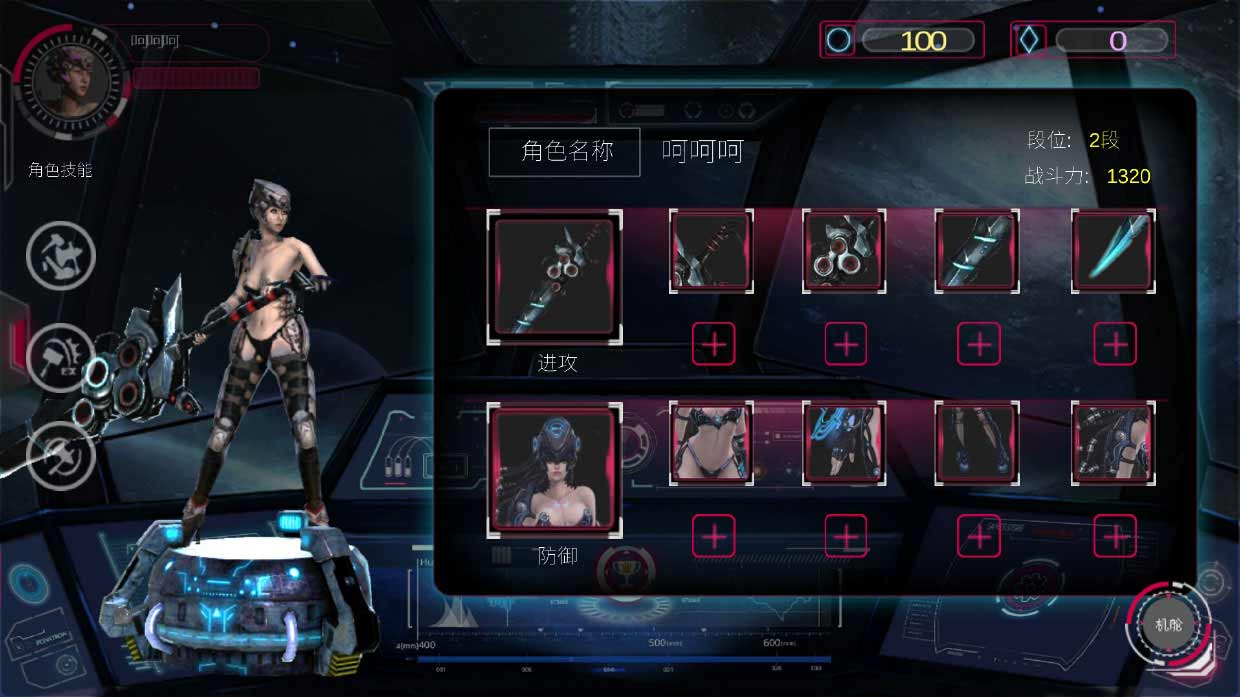Activate the hammer smash skill icon
The image size is (1240, 697).
click(60, 256)
